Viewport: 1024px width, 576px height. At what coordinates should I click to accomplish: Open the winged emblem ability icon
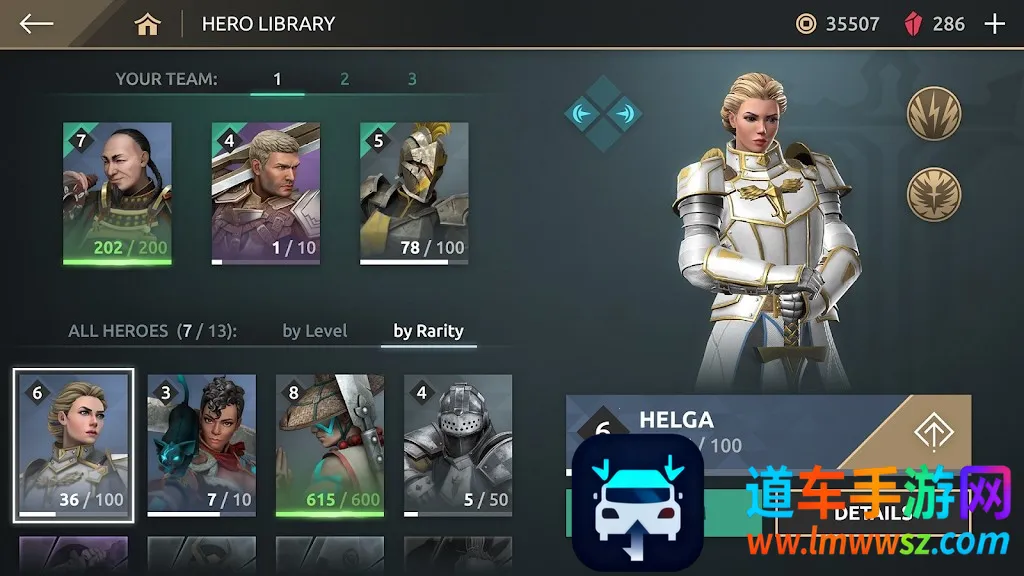[934, 194]
